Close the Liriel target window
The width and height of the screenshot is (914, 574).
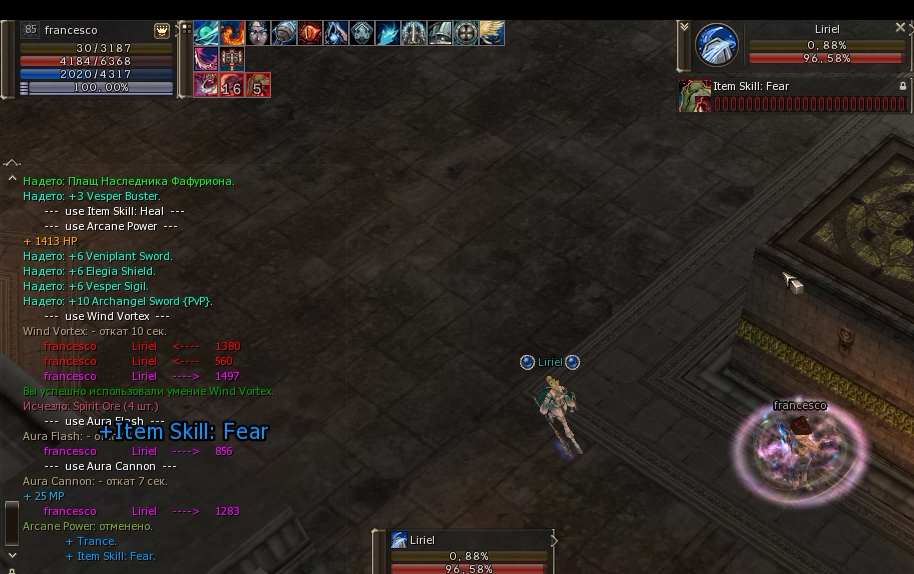(900, 29)
